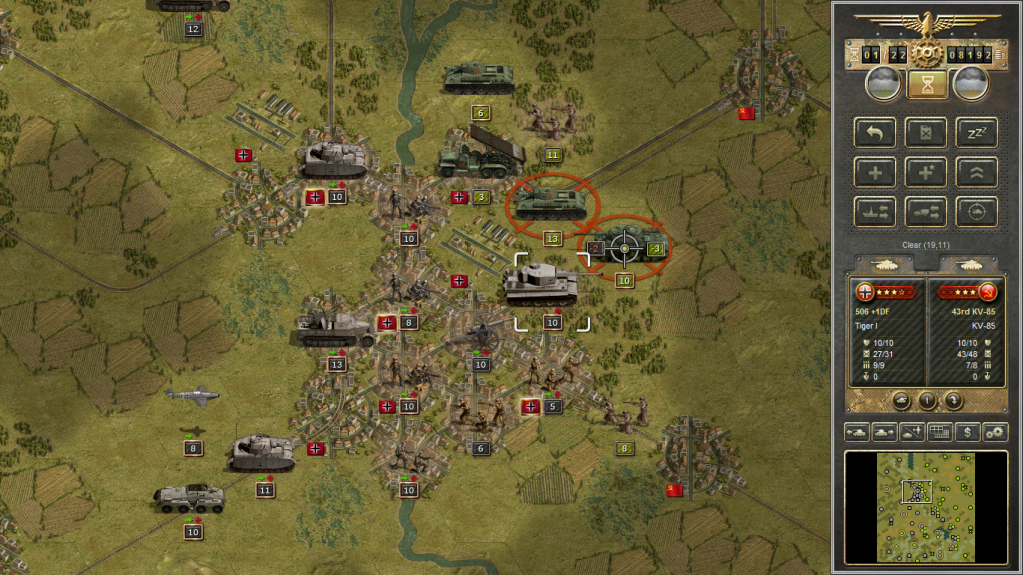Undo the last move with the arrow button
1023x575 pixels.
875,132
